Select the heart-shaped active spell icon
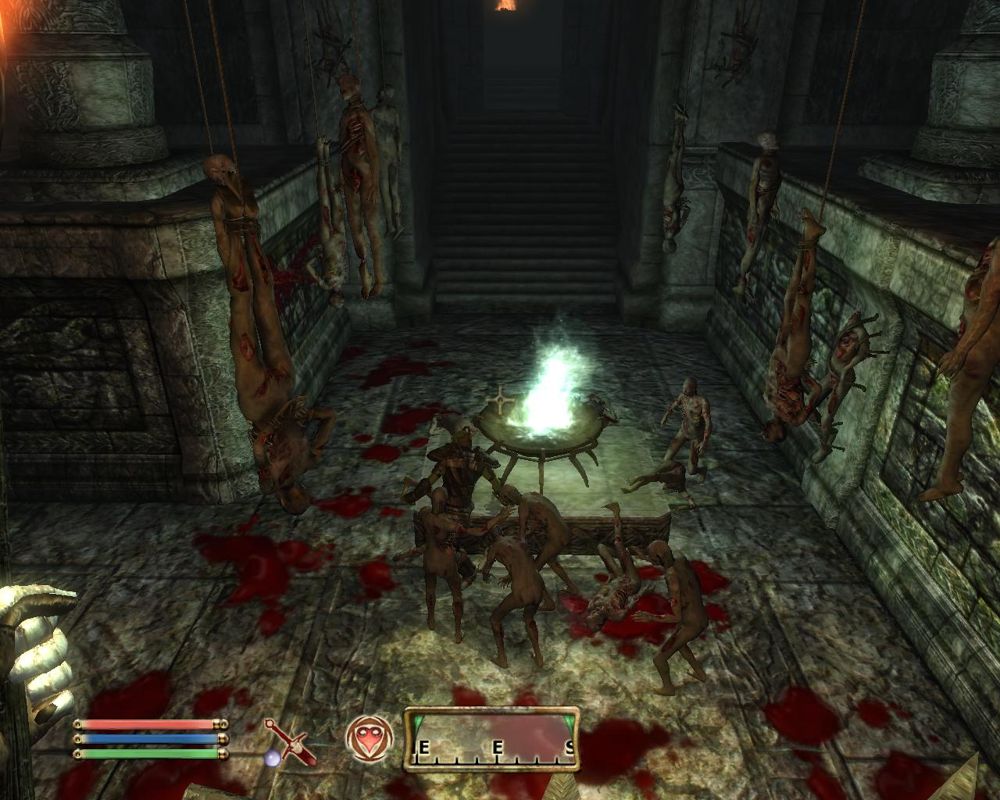The width and height of the screenshot is (1000, 800). tap(368, 739)
